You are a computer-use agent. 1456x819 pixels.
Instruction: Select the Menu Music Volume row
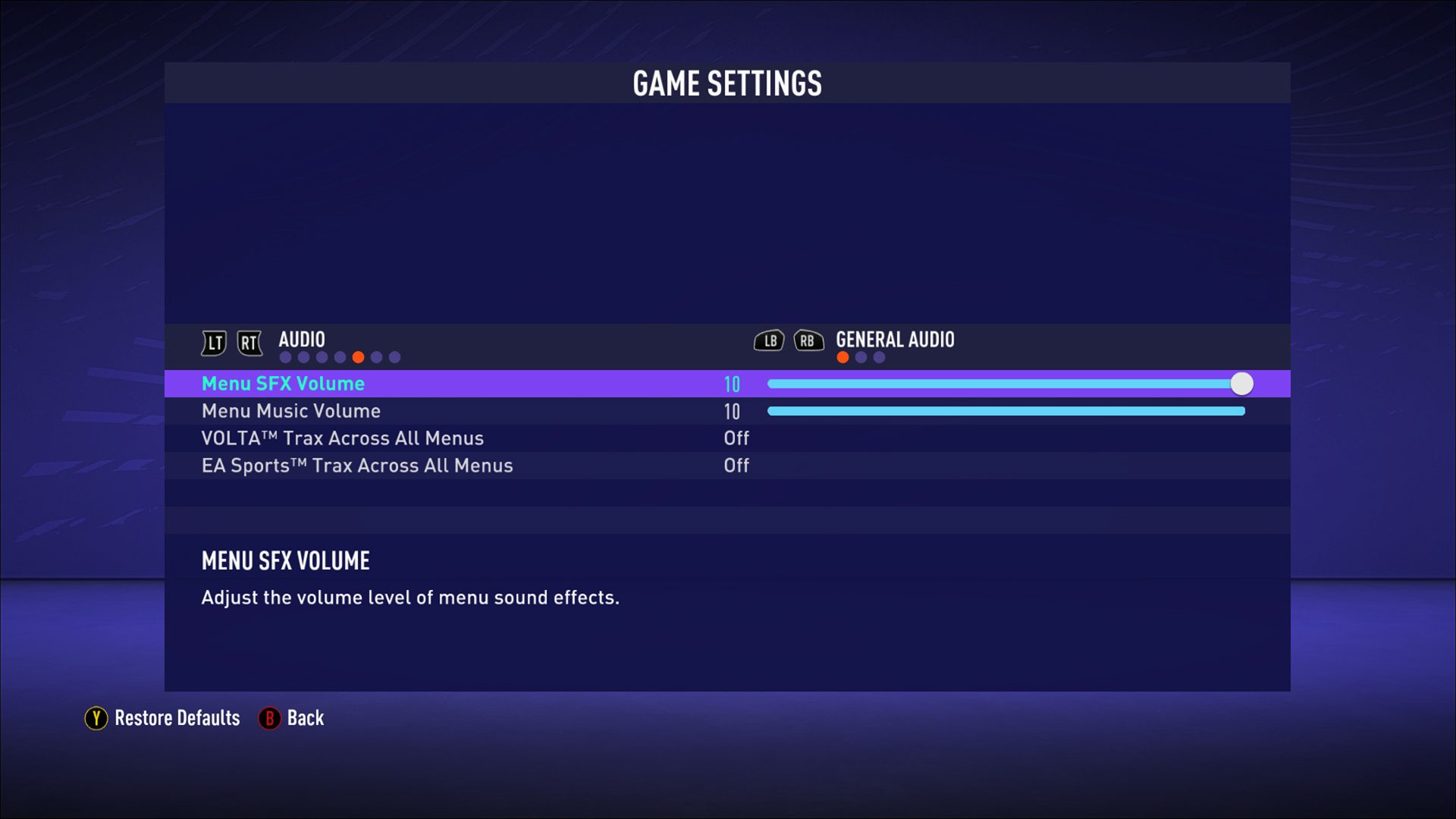[x=290, y=411]
